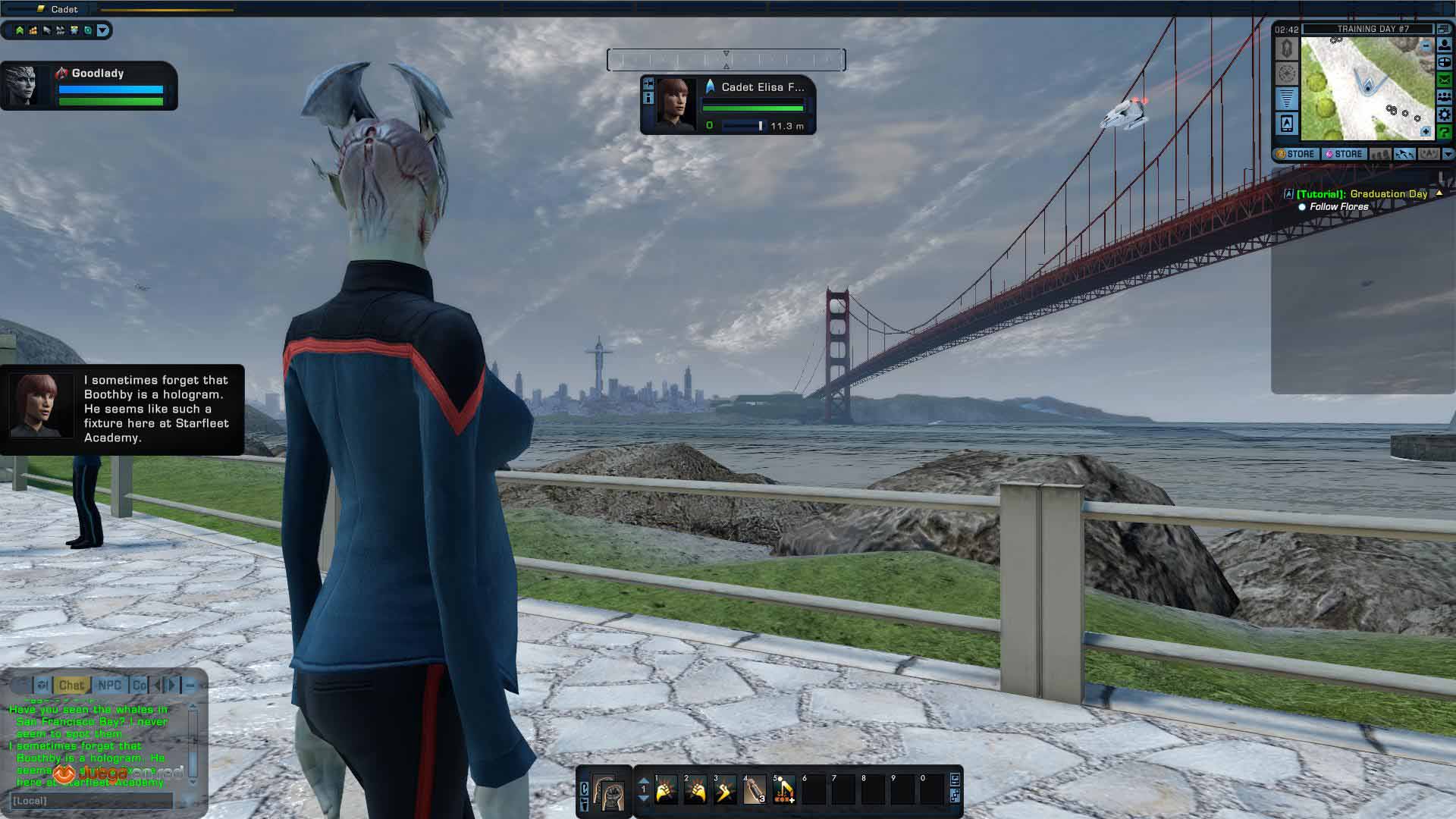
Task: Zoom in the minimap with the plus button
Action: click(1426, 131)
